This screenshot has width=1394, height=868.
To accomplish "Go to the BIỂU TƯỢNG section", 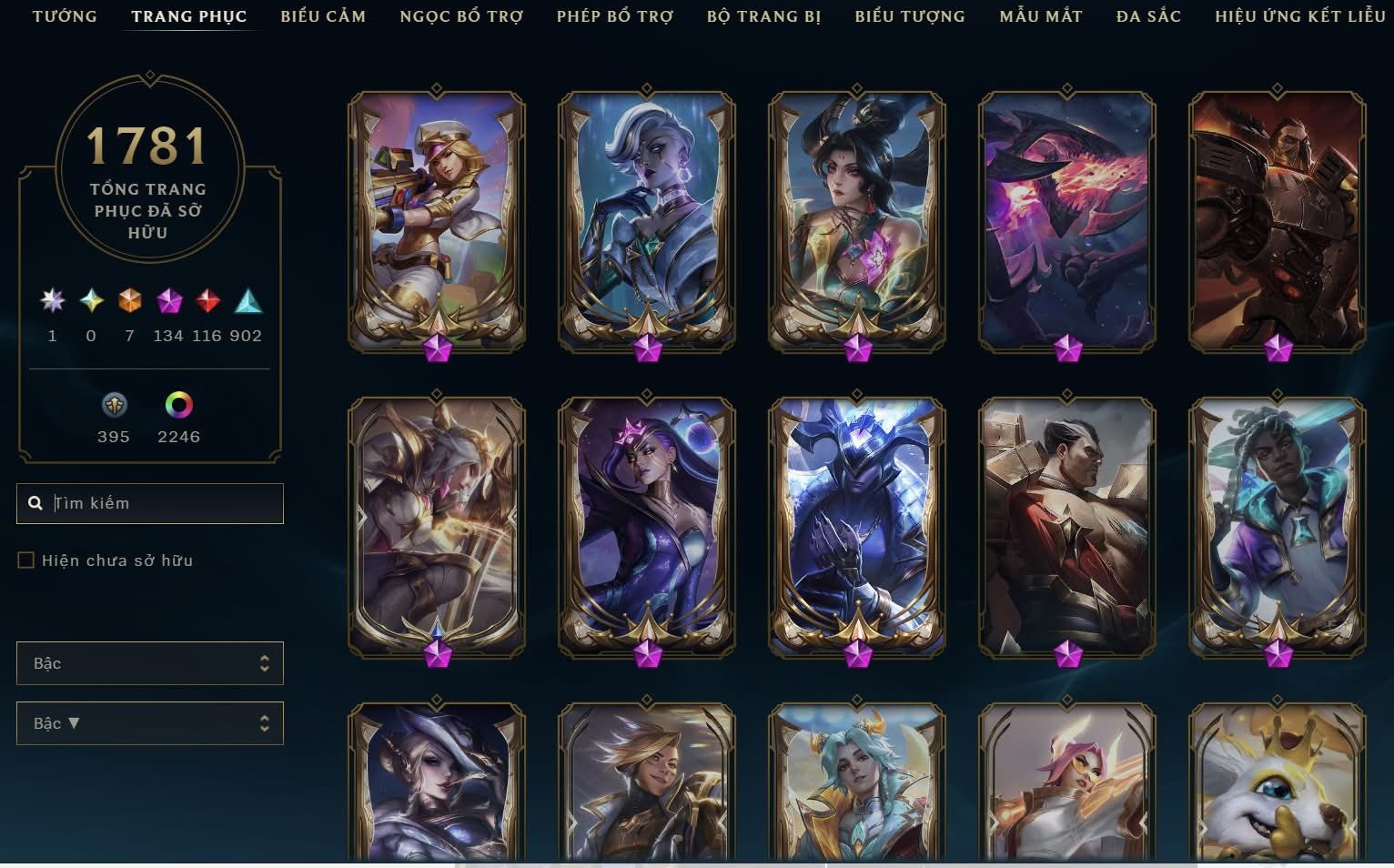I will [x=909, y=15].
